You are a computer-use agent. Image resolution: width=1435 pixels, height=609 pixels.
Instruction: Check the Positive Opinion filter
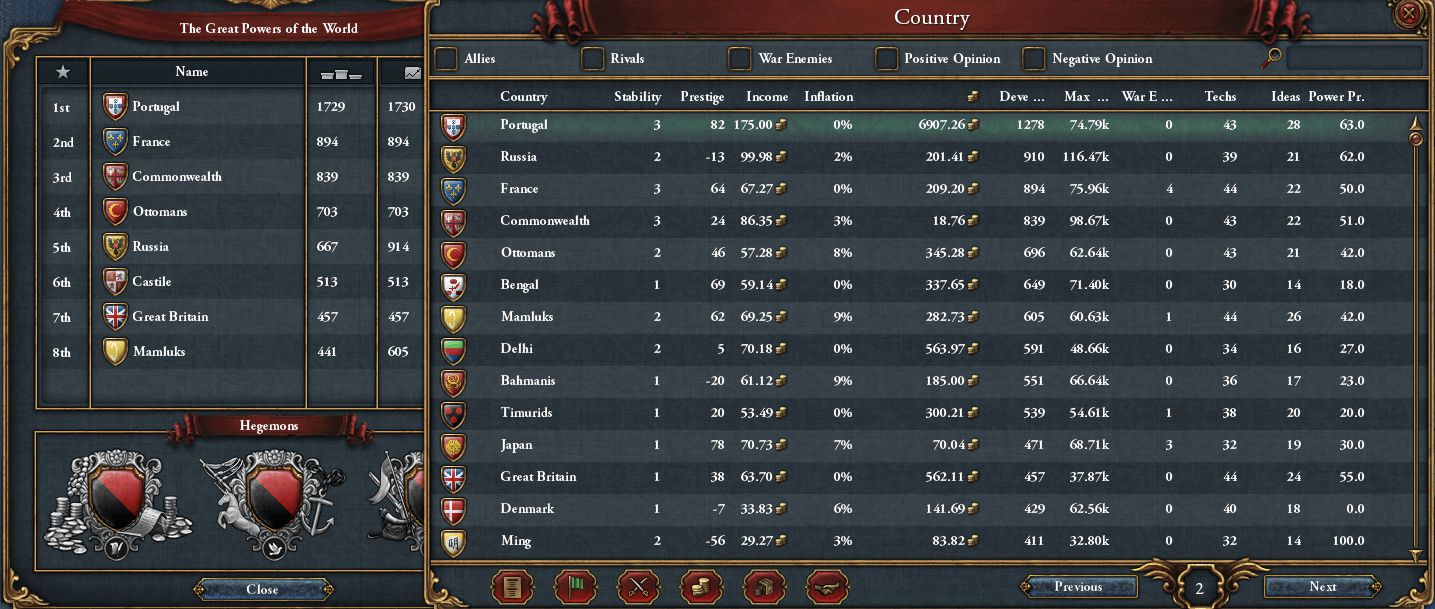[x=887, y=59]
